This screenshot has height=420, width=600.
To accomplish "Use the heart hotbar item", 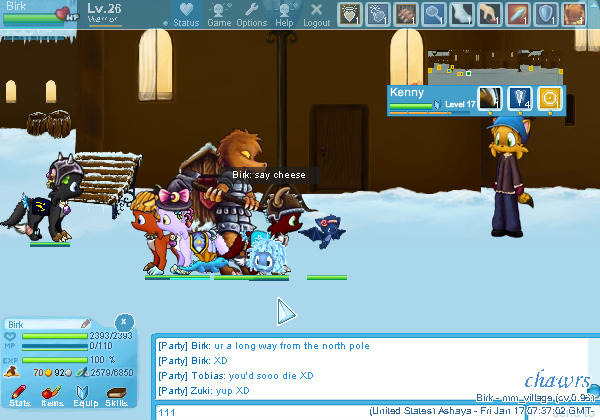I will pos(350,14).
